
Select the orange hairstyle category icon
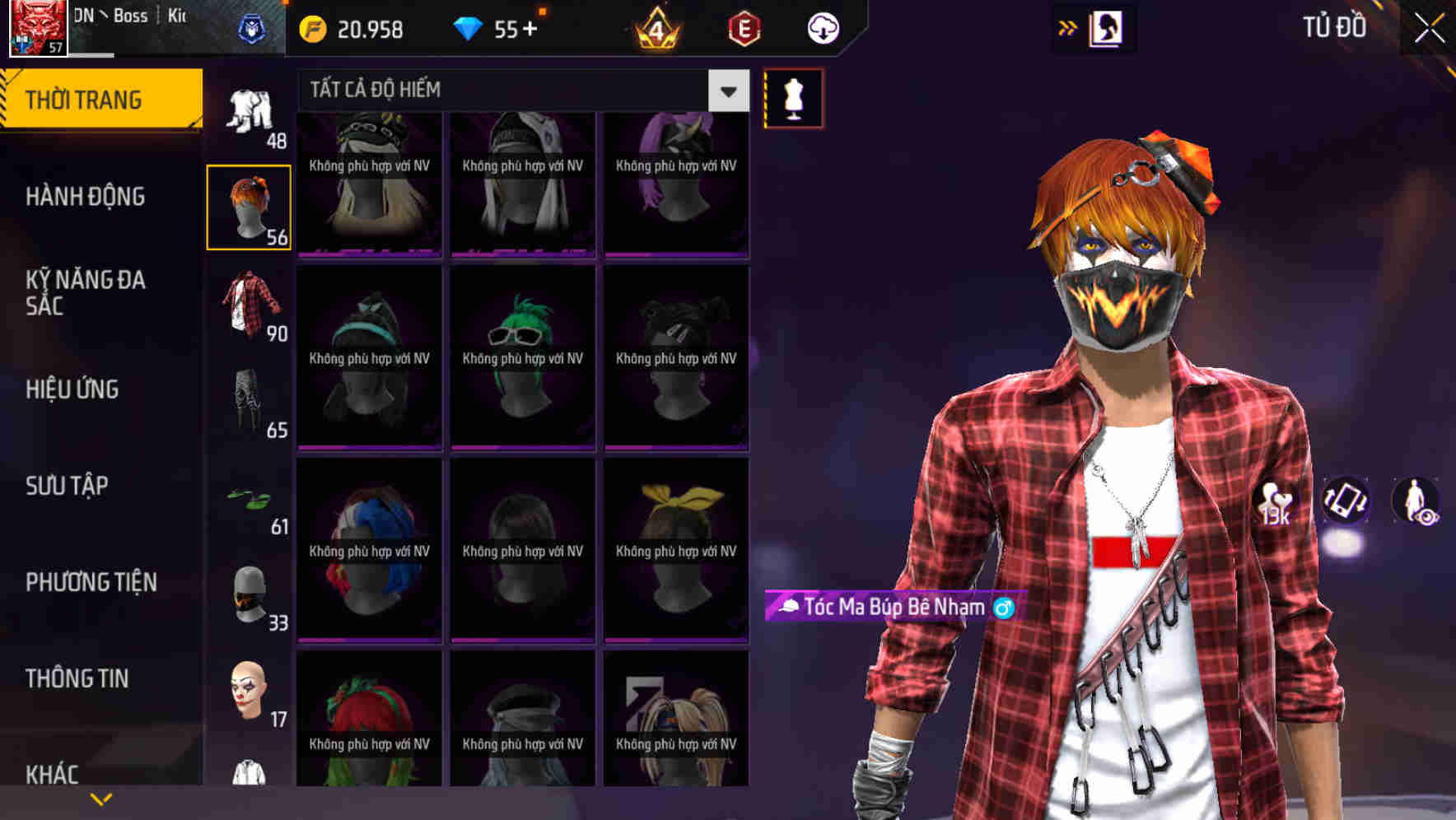coord(250,205)
